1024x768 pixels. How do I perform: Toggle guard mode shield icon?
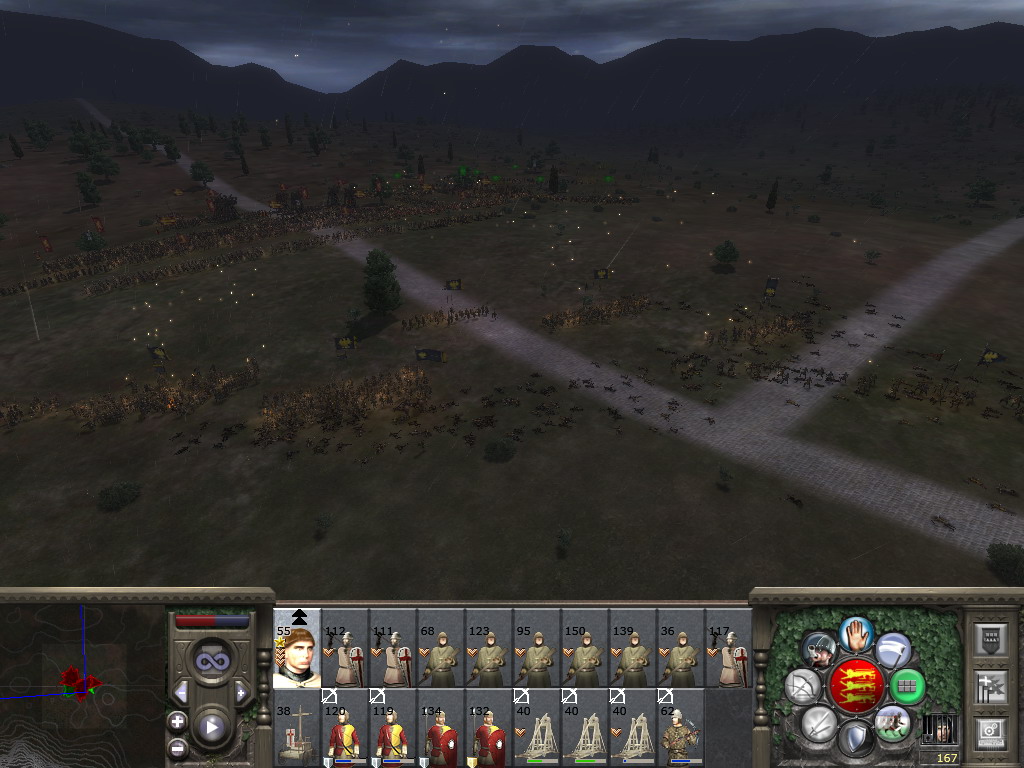(856, 740)
